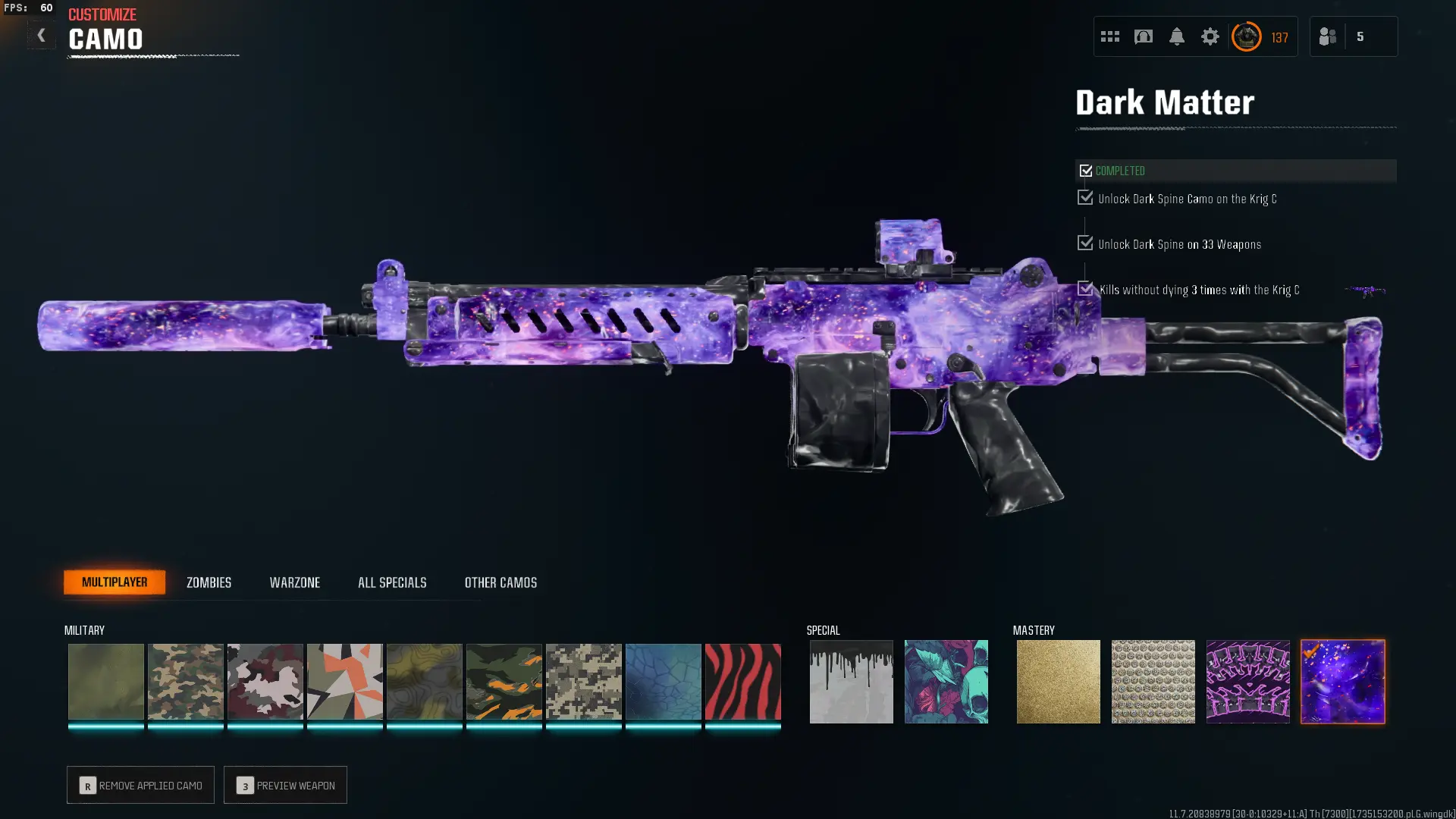Apply the red tiger stripe camo

pyautogui.click(x=742, y=681)
